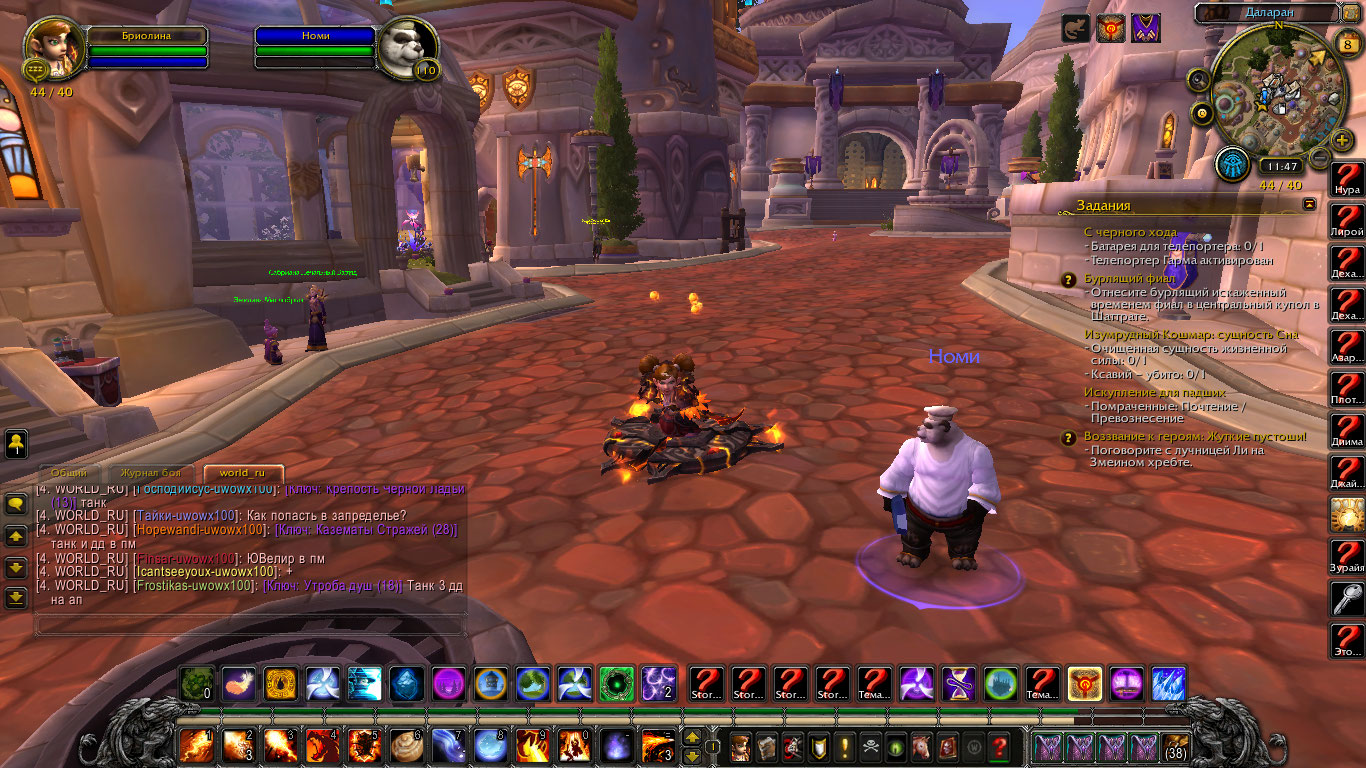
Task: Open the backpack showing 38 free slots
Action: pos(1174,747)
